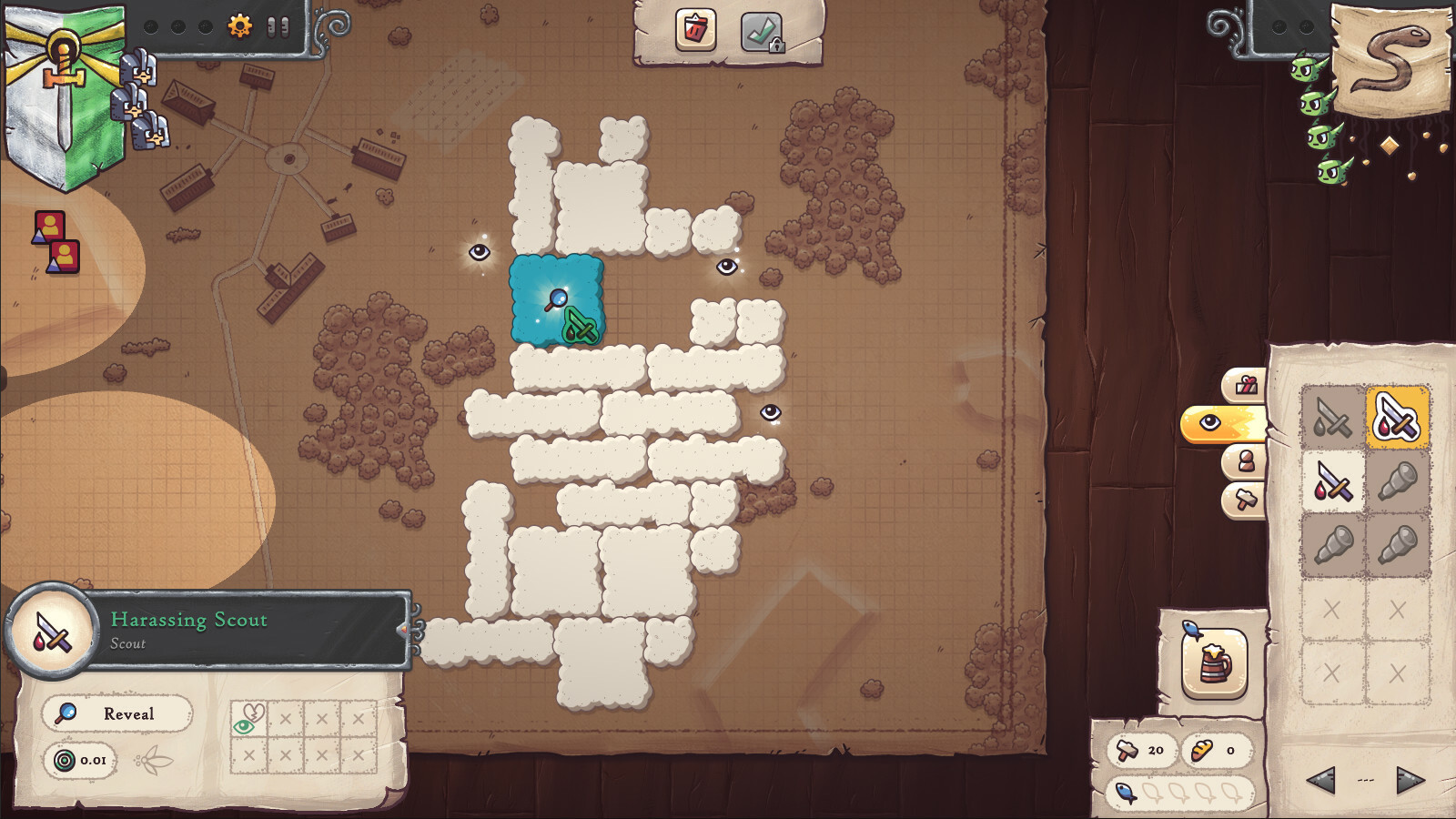Screen dimensions: 1456x819
Task: Toggle the green eye in the scout ability grid
Action: (x=242, y=726)
